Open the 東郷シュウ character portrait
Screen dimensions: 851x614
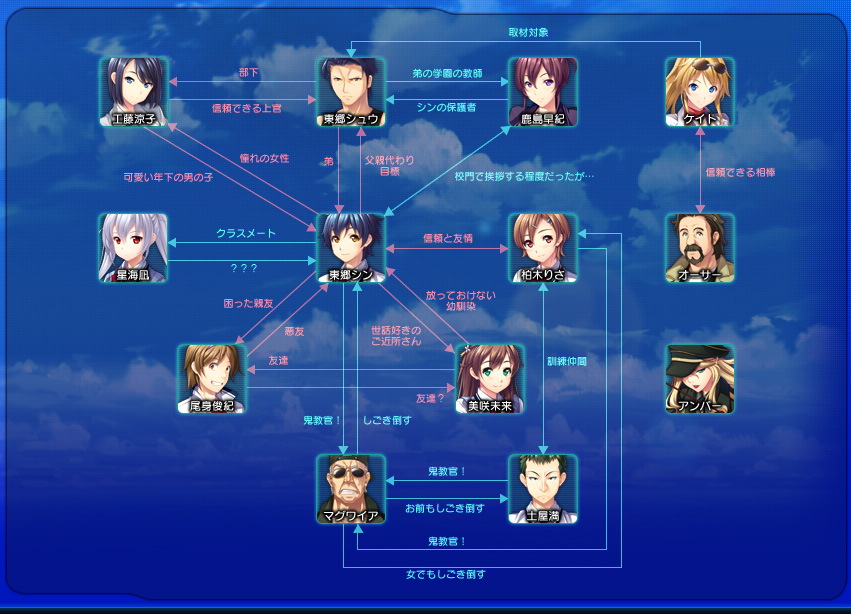pos(351,91)
